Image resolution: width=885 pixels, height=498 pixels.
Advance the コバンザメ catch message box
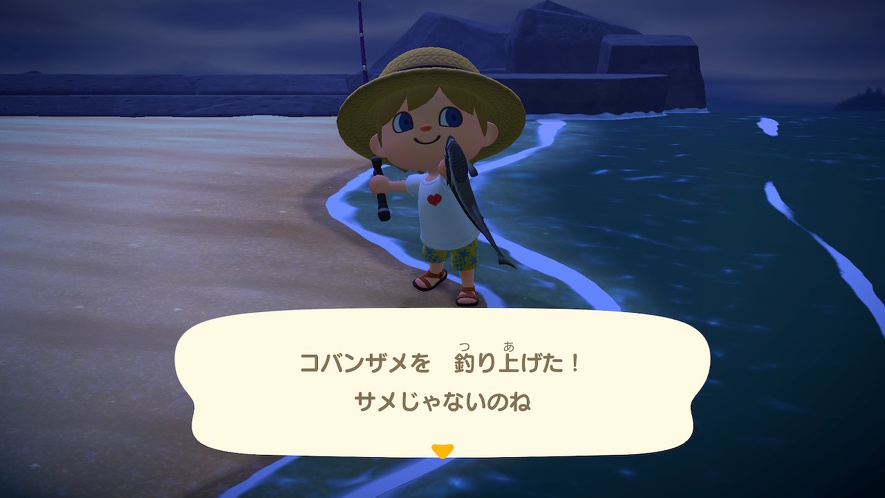(441, 380)
